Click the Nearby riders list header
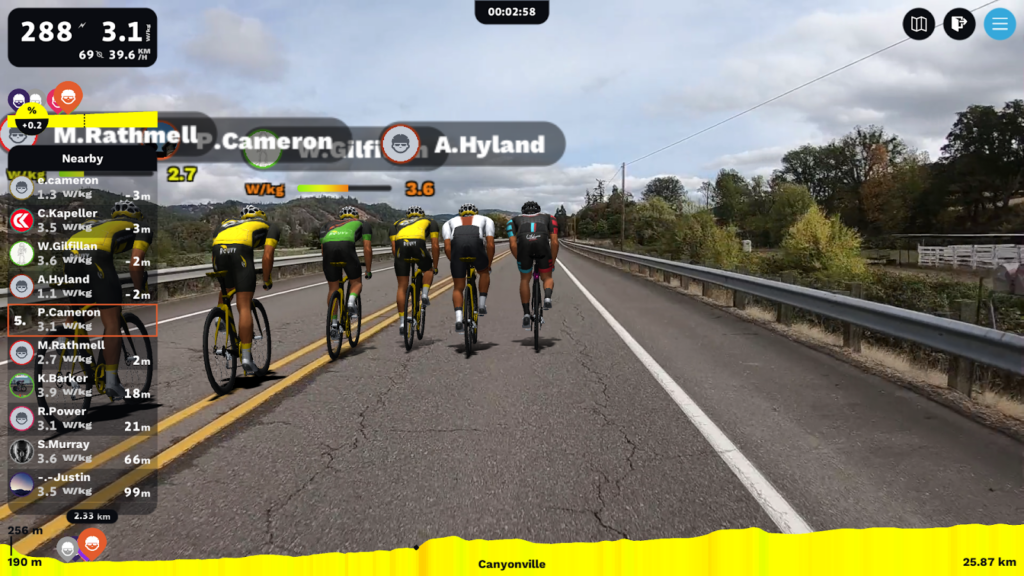The height and width of the screenshot is (576, 1024). tap(82, 158)
